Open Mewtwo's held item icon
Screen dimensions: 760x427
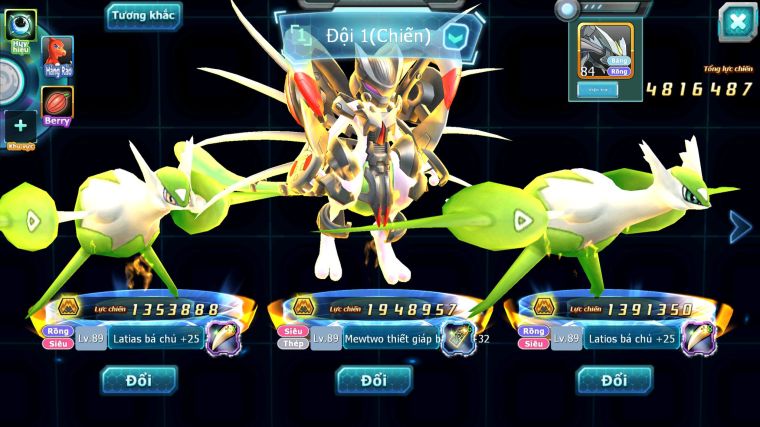click(x=459, y=339)
